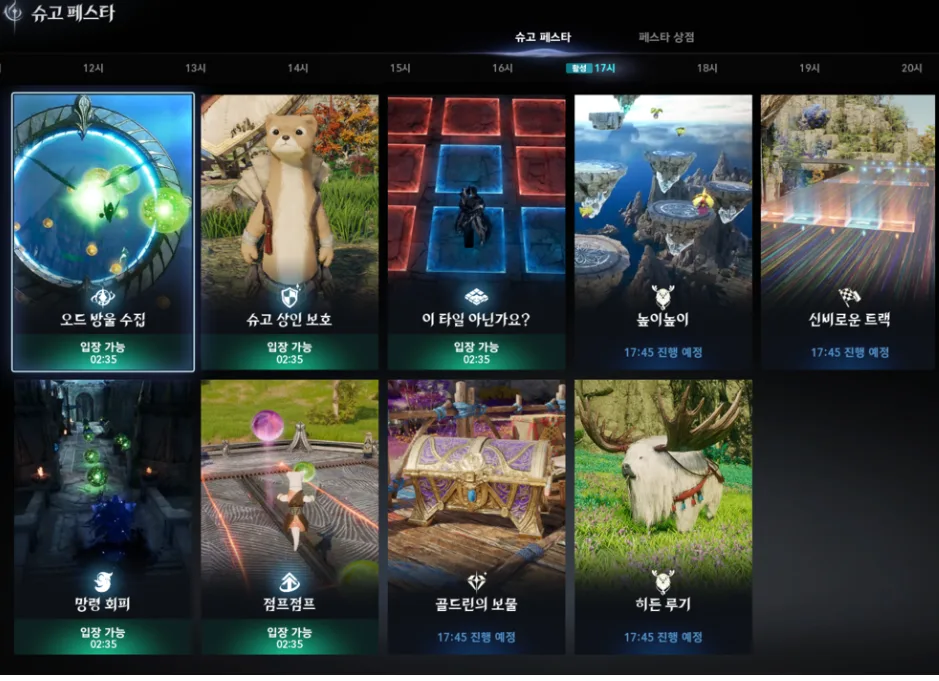Select the 히든 루키 event card
Screen dimensions: 939x681
[663, 516]
